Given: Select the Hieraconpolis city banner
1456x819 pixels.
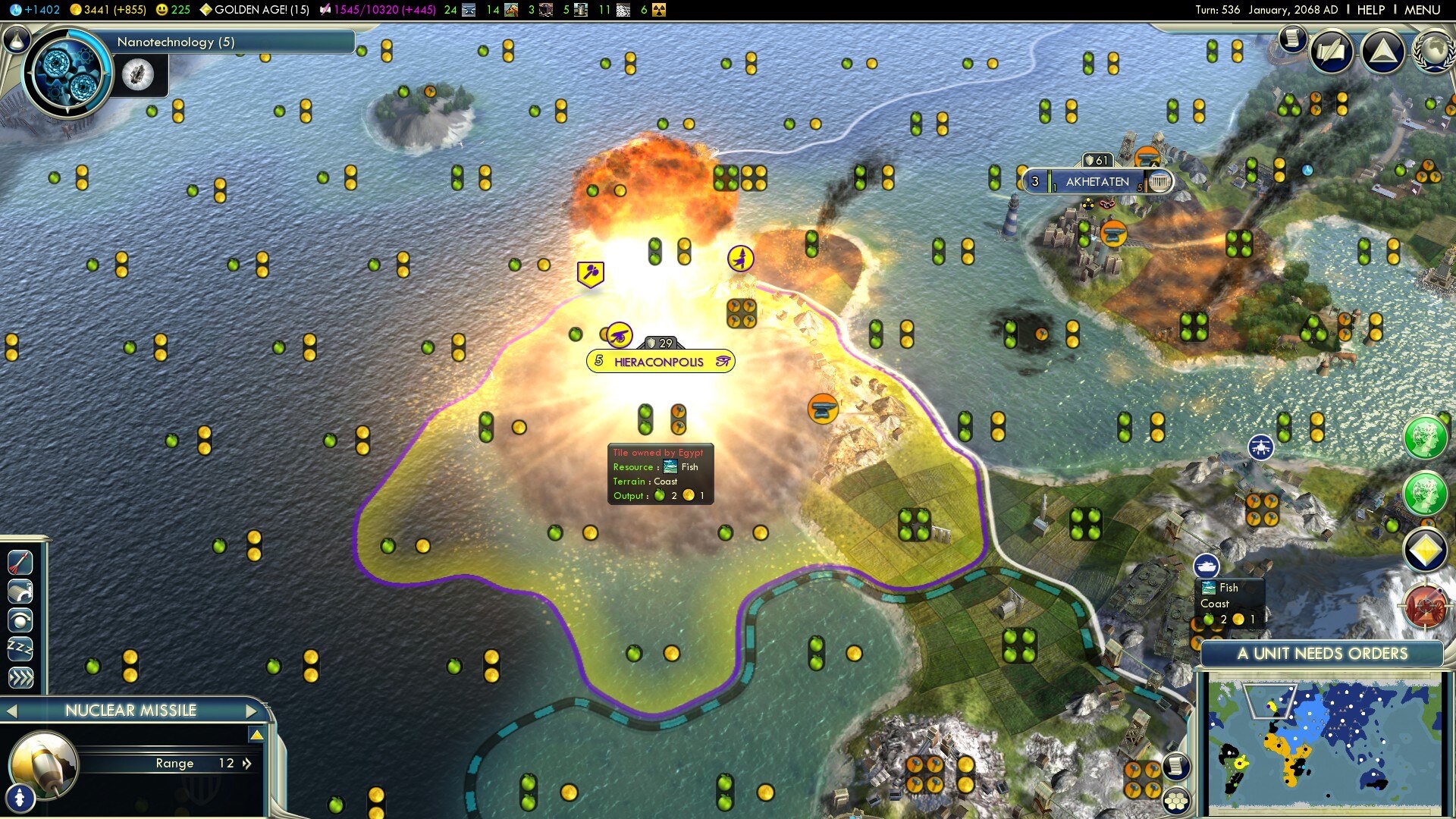Looking at the screenshot, I should (x=660, y=362).
